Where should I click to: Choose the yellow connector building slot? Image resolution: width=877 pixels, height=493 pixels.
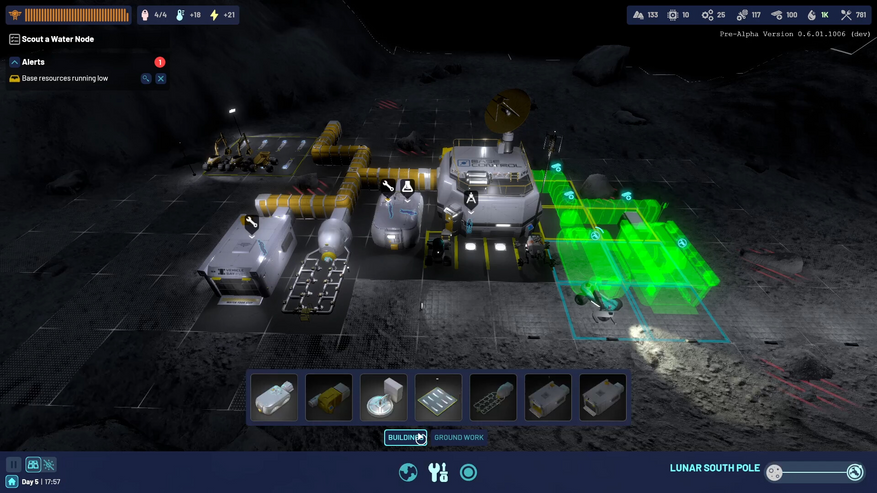click(x=329, y=398)
